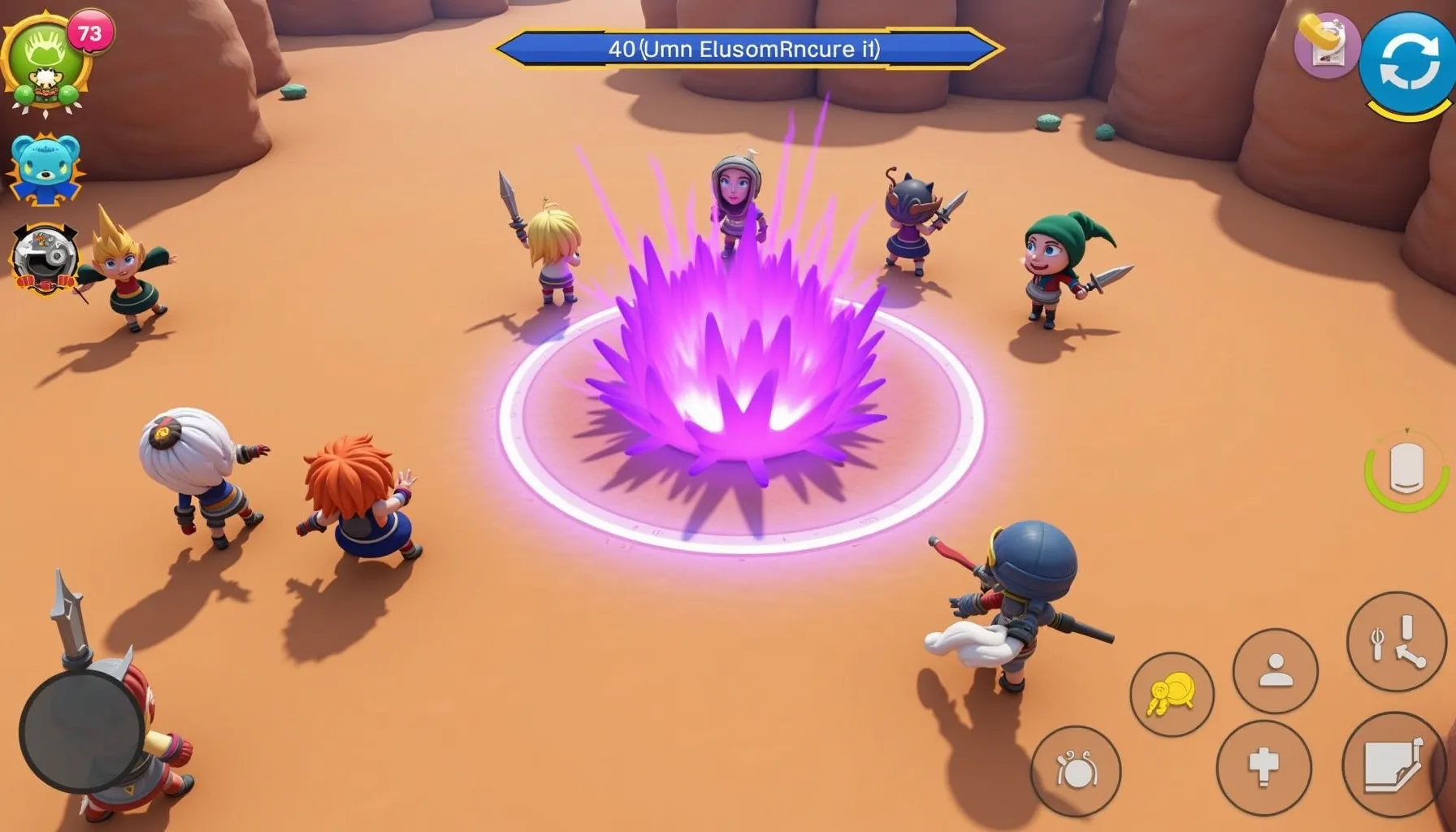Viewport: 1456px width, 832px height.
Task: Tap the tools and arrow skill button
Action: click(1396, 641)
